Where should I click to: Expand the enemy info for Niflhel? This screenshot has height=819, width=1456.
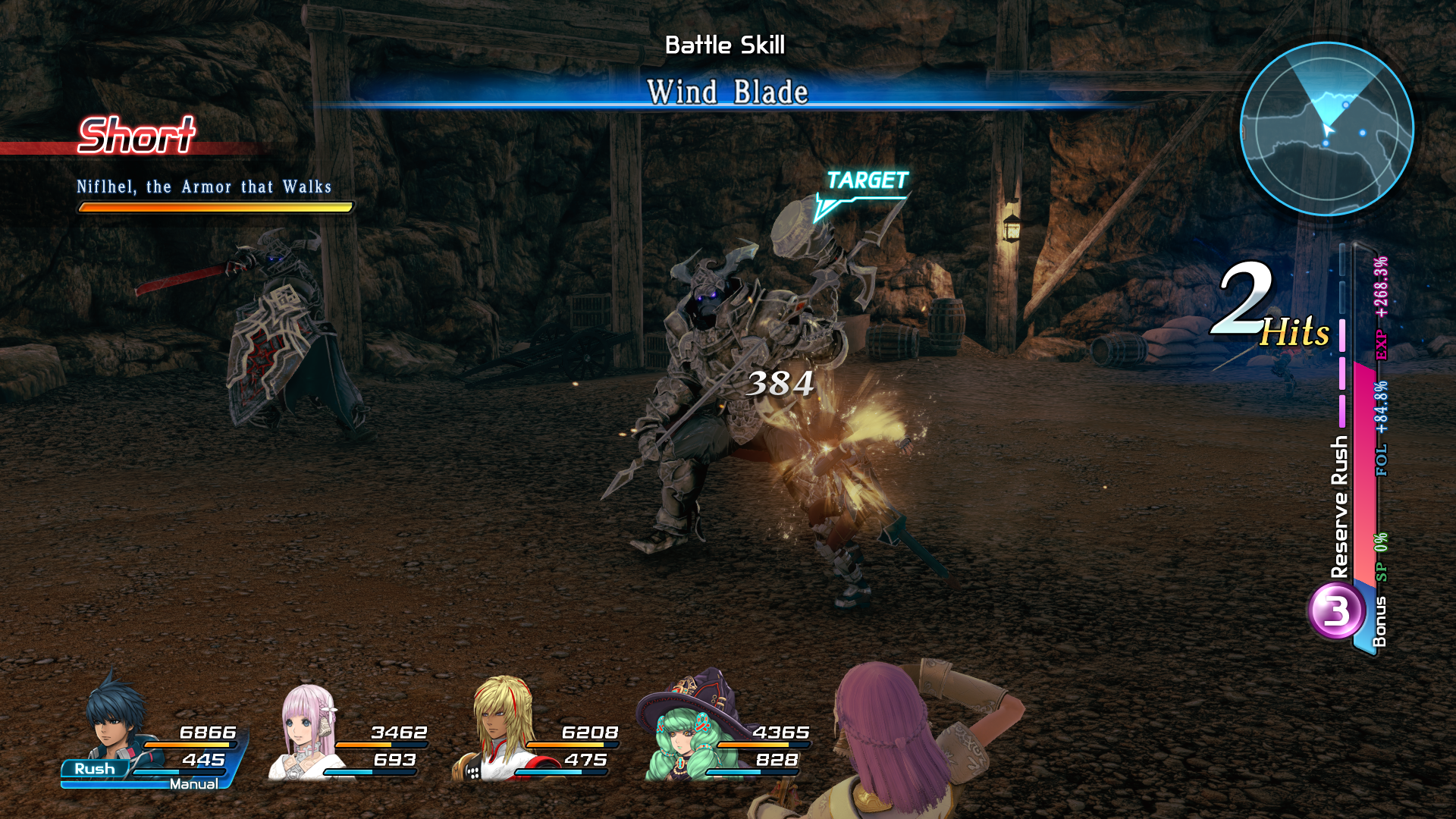coord(206,187)
